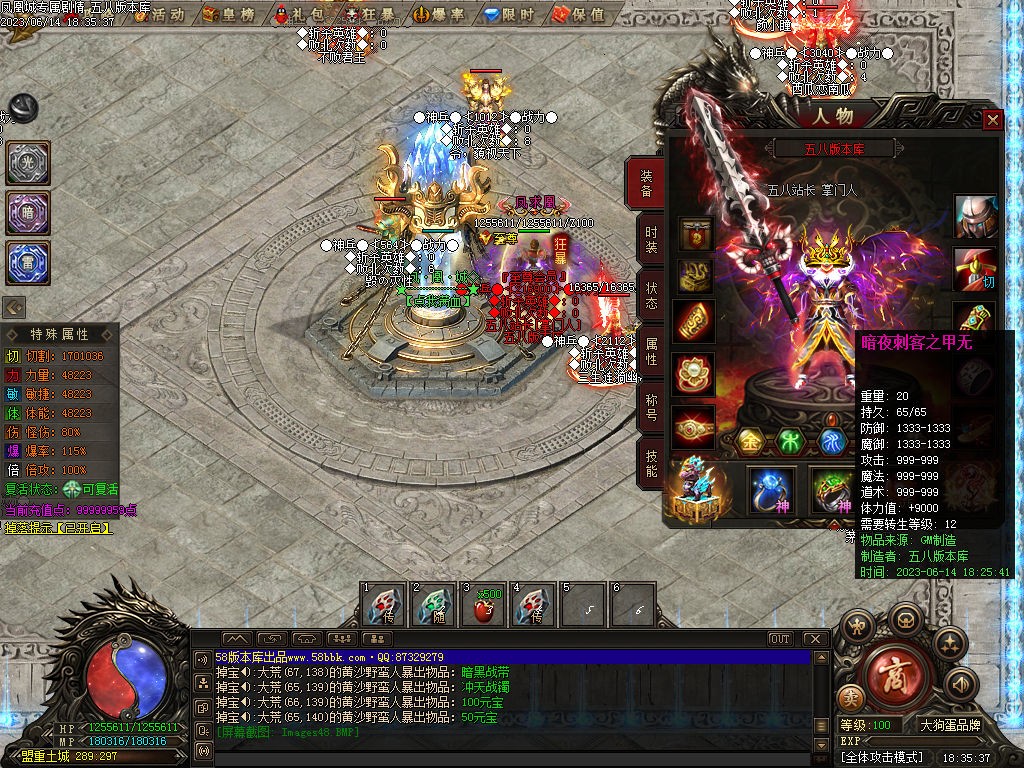Image resolution: width=1024 pixels, height=768 pixels.
Task: Close the 人物 character panel
Action: (x=992, y=120)
